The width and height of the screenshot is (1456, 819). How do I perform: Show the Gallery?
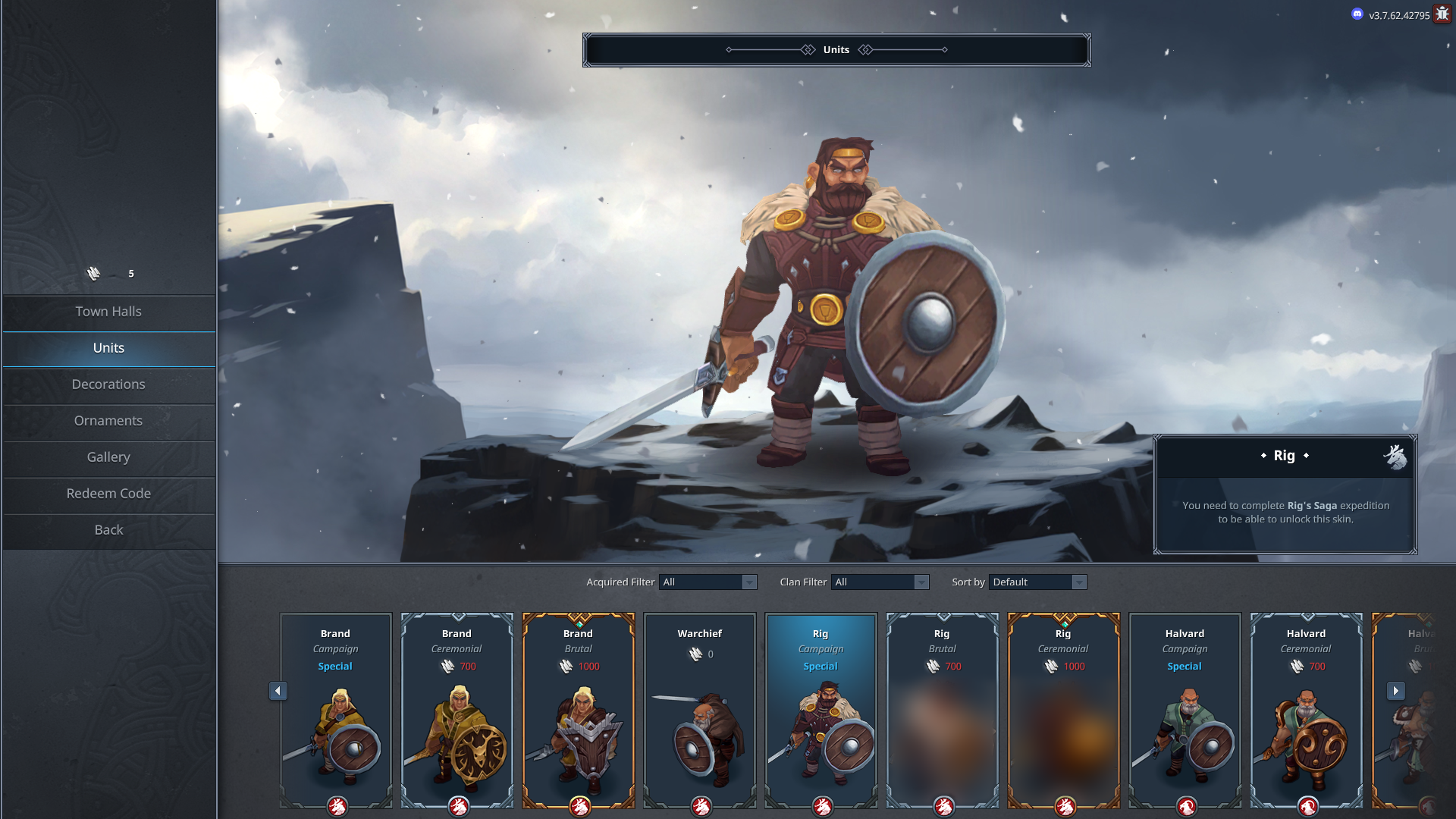[108, 457]
